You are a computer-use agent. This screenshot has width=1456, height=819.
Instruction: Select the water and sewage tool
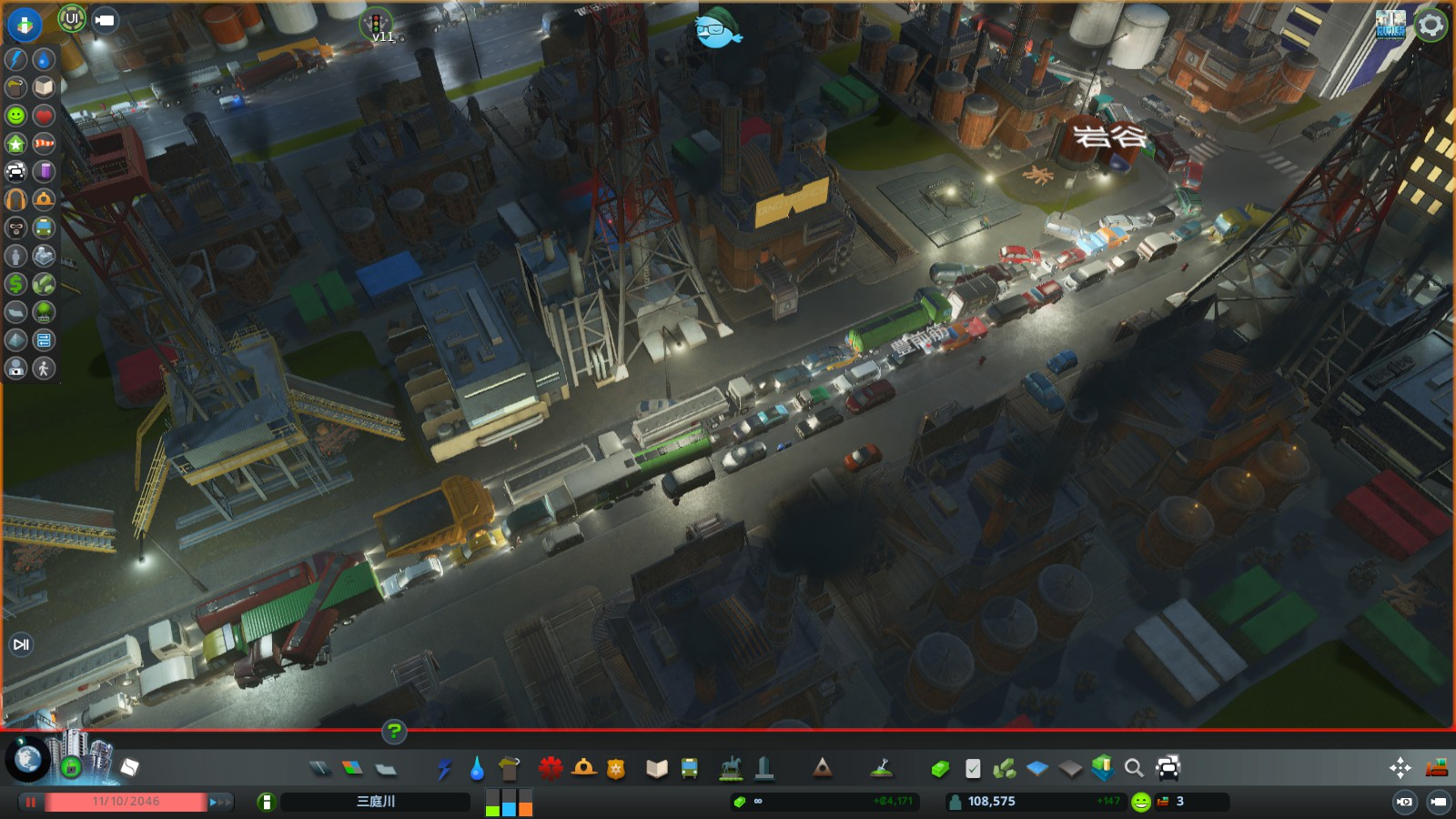click(x=476, y=769)
